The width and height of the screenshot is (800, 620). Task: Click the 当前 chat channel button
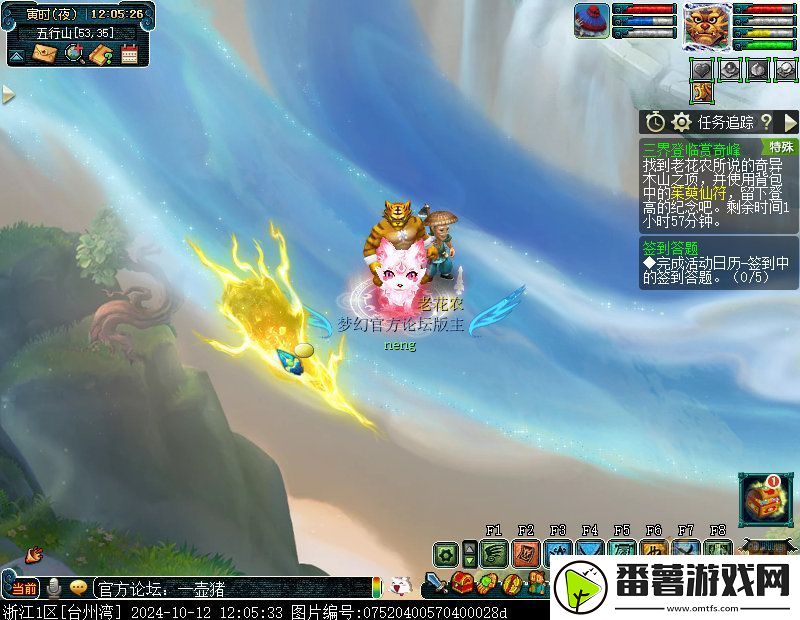click(24, 587)
